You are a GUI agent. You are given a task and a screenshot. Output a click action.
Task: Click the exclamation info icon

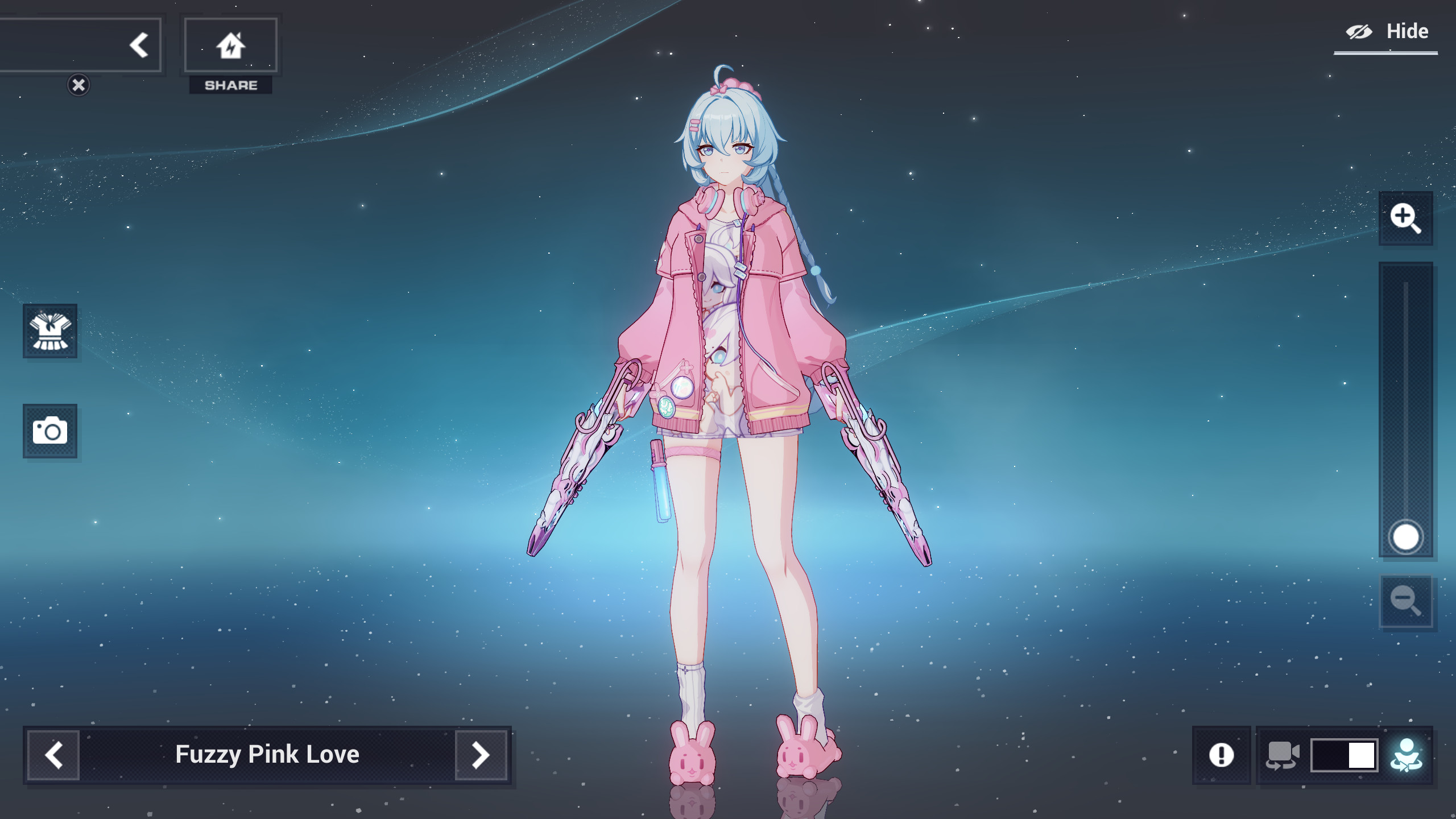pos(1222,756)
